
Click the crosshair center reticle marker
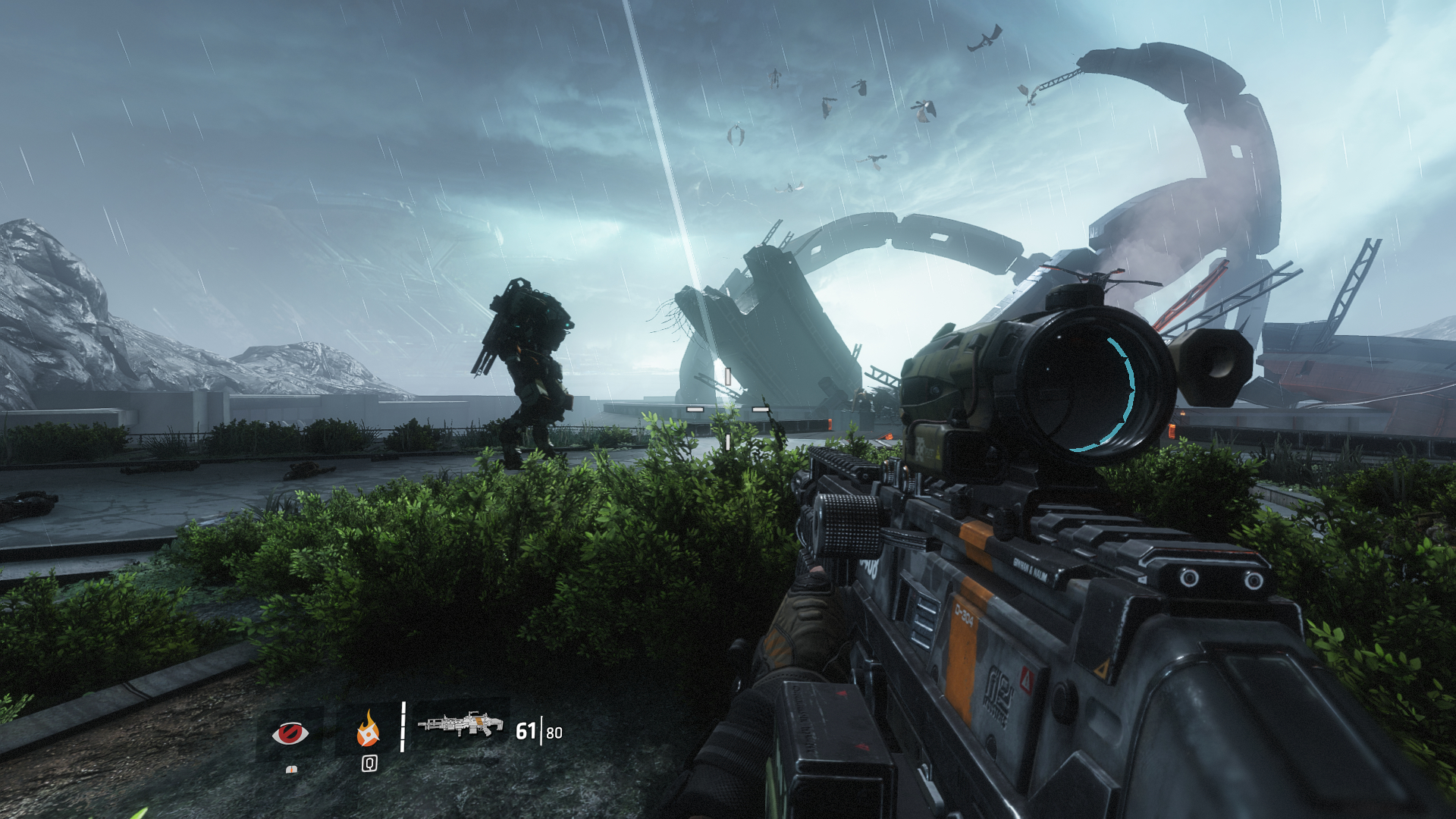tap(728, 409)
